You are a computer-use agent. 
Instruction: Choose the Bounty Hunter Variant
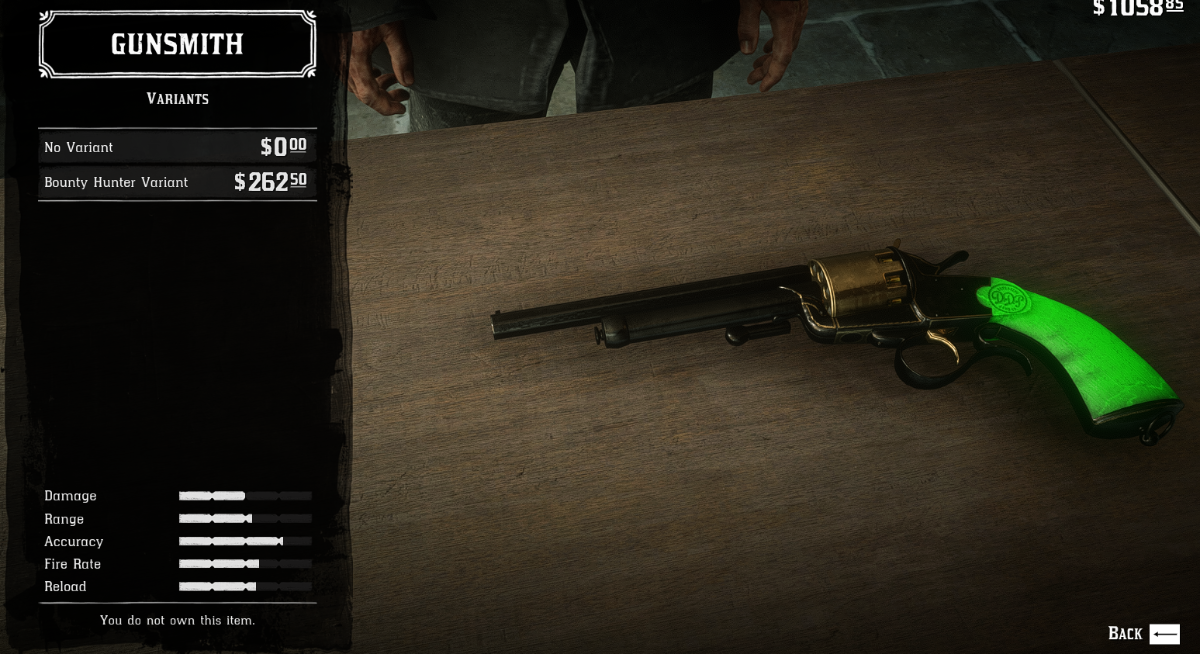(x=177, y=182)
